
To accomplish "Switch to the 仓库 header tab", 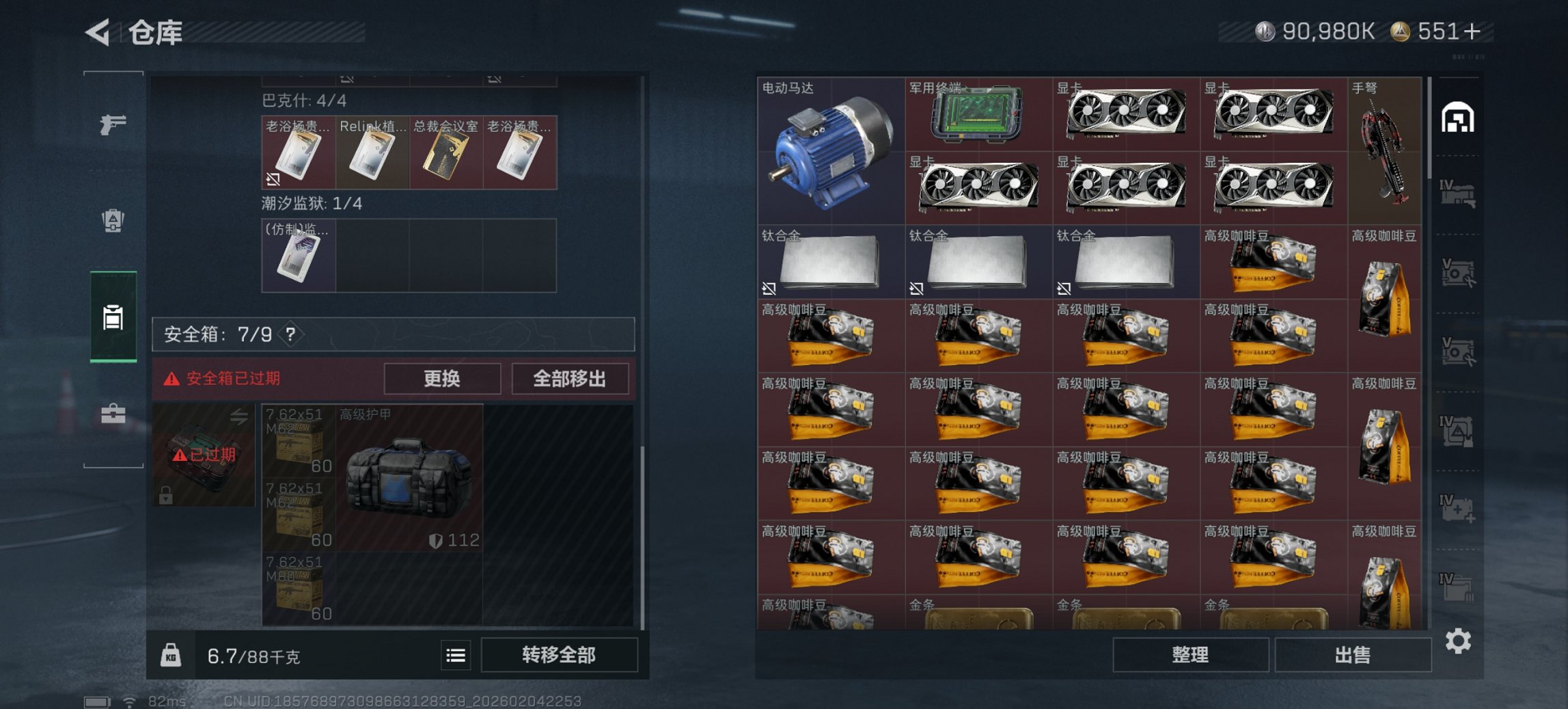I will point(156,33).
